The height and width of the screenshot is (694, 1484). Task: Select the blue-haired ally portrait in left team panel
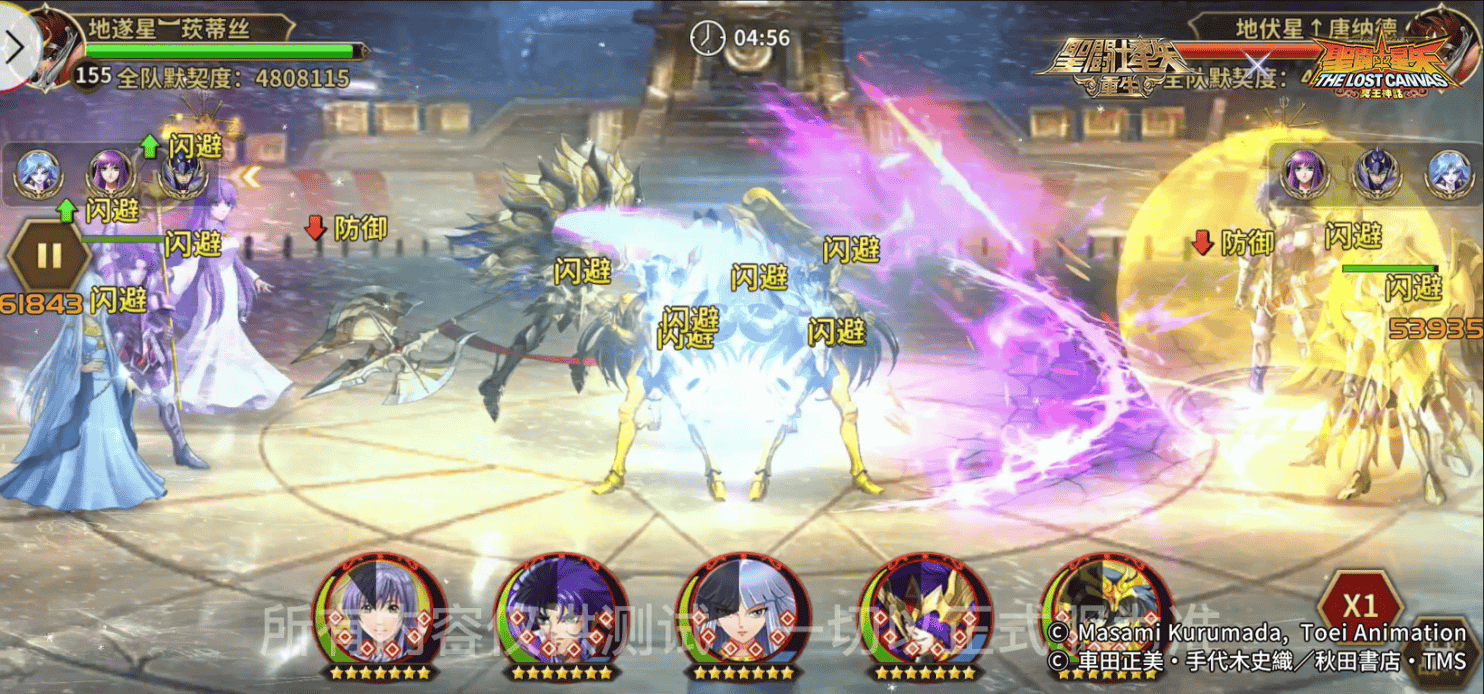coord(38,174)
